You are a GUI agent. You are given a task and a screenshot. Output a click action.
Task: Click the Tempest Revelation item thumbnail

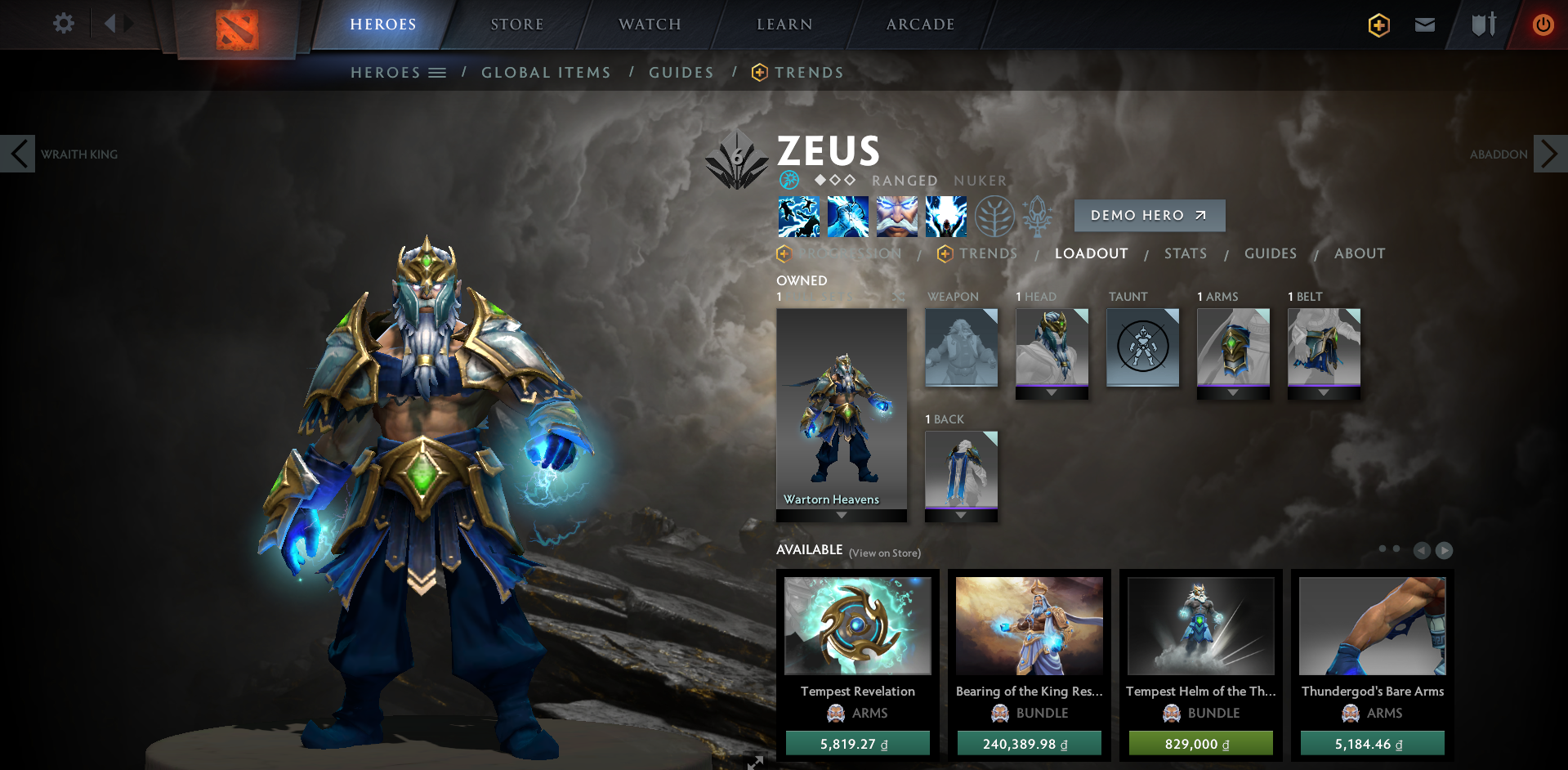click(857, 625)
